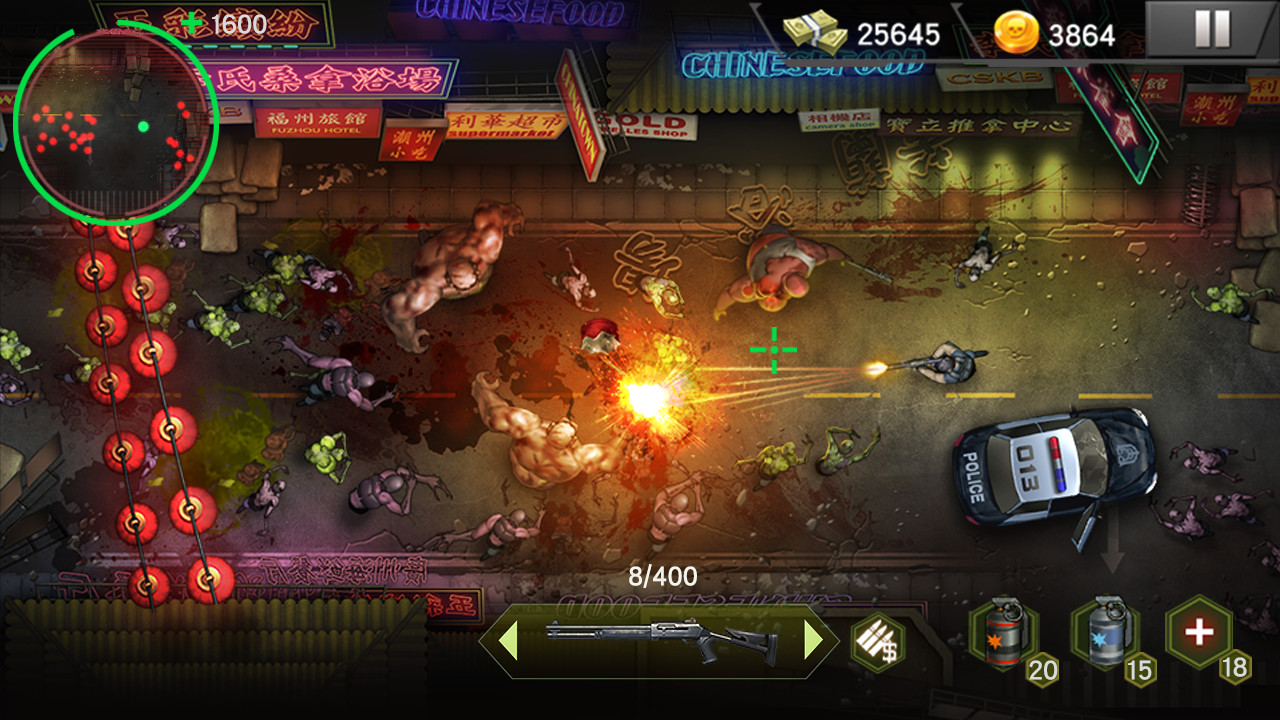Buy ammo with the bullets dollar icon
This screenshot has height=720, width=1280.
point(877,642)
